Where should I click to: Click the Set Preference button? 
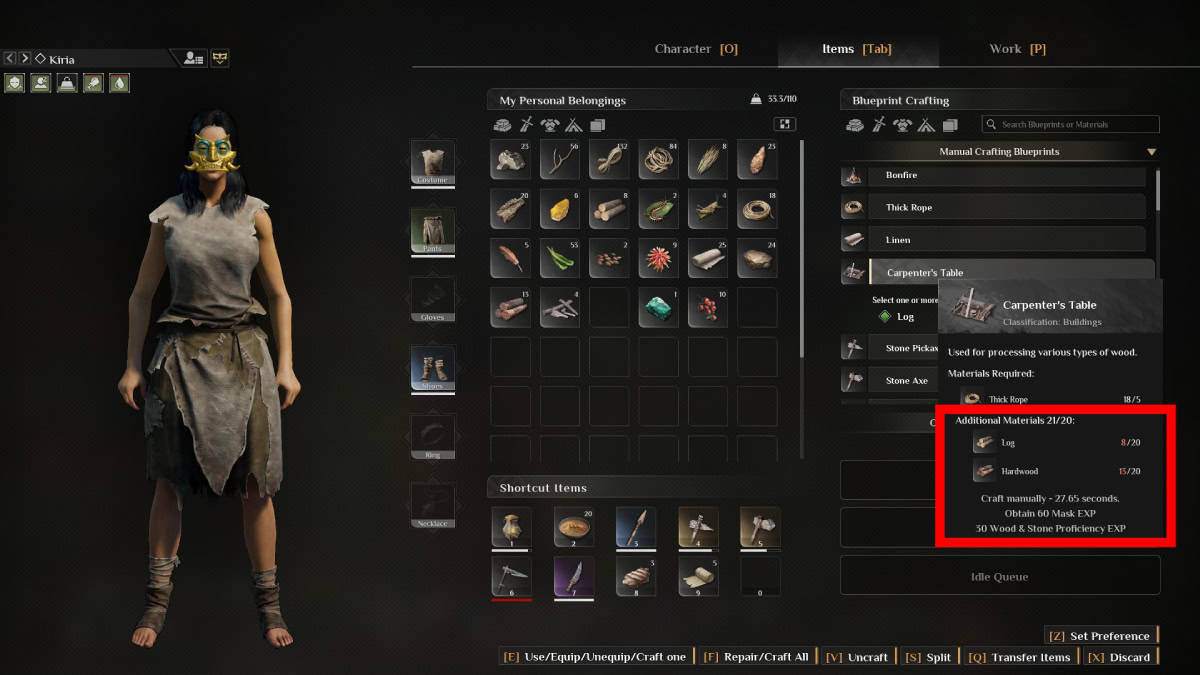click(x=1100, y=636)
